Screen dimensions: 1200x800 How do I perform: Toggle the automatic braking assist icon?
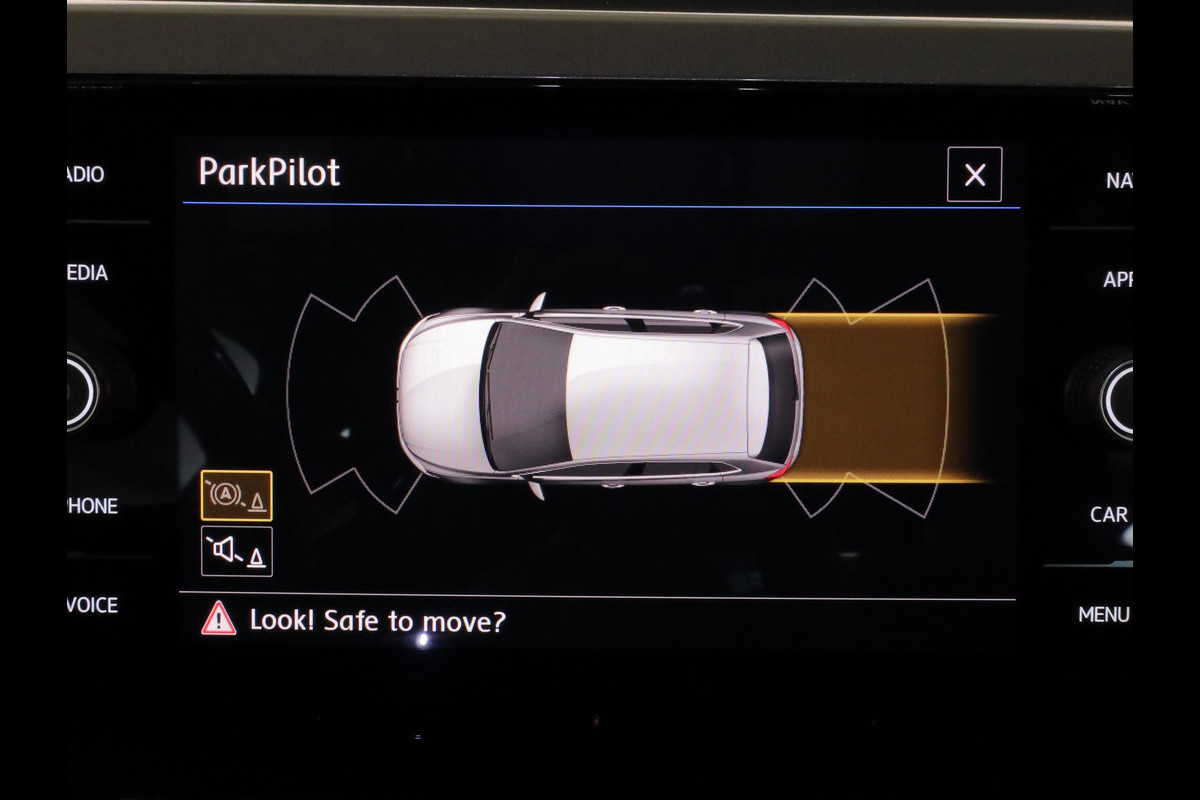pyautogui.click(x=236, y=496)
